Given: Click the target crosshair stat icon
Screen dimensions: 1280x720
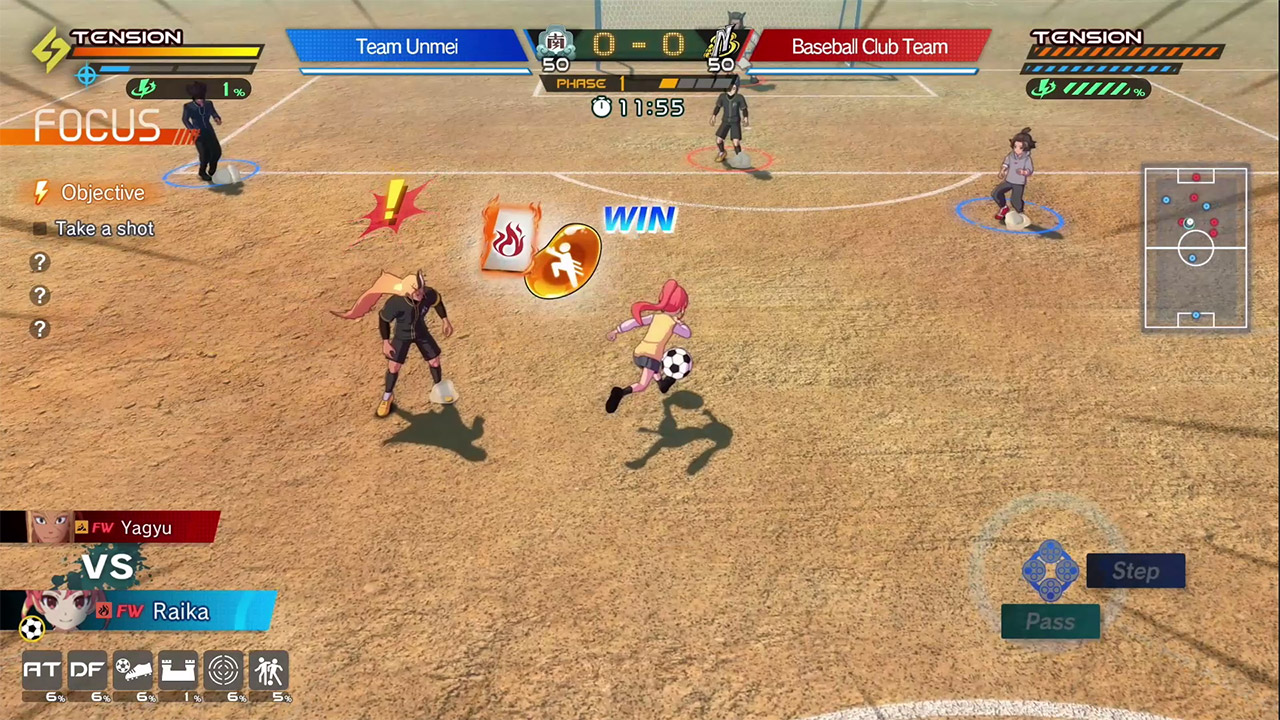Looking at the screenshot, I should click(x=224, y=670).
